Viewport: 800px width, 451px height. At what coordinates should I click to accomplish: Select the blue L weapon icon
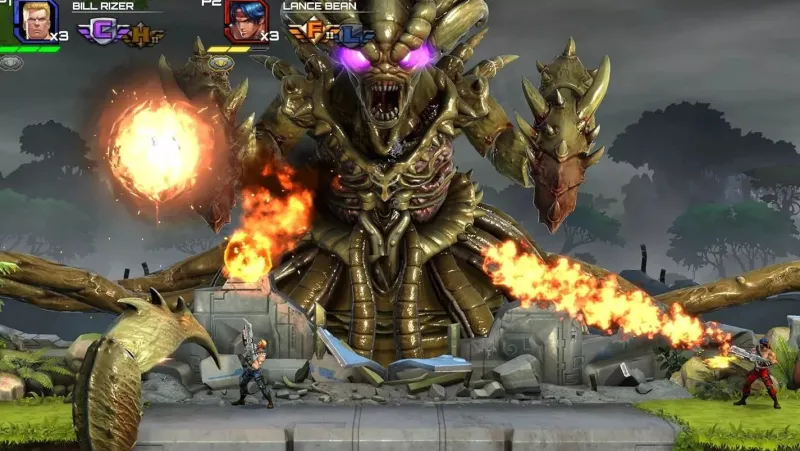click(x=352, y=35)
